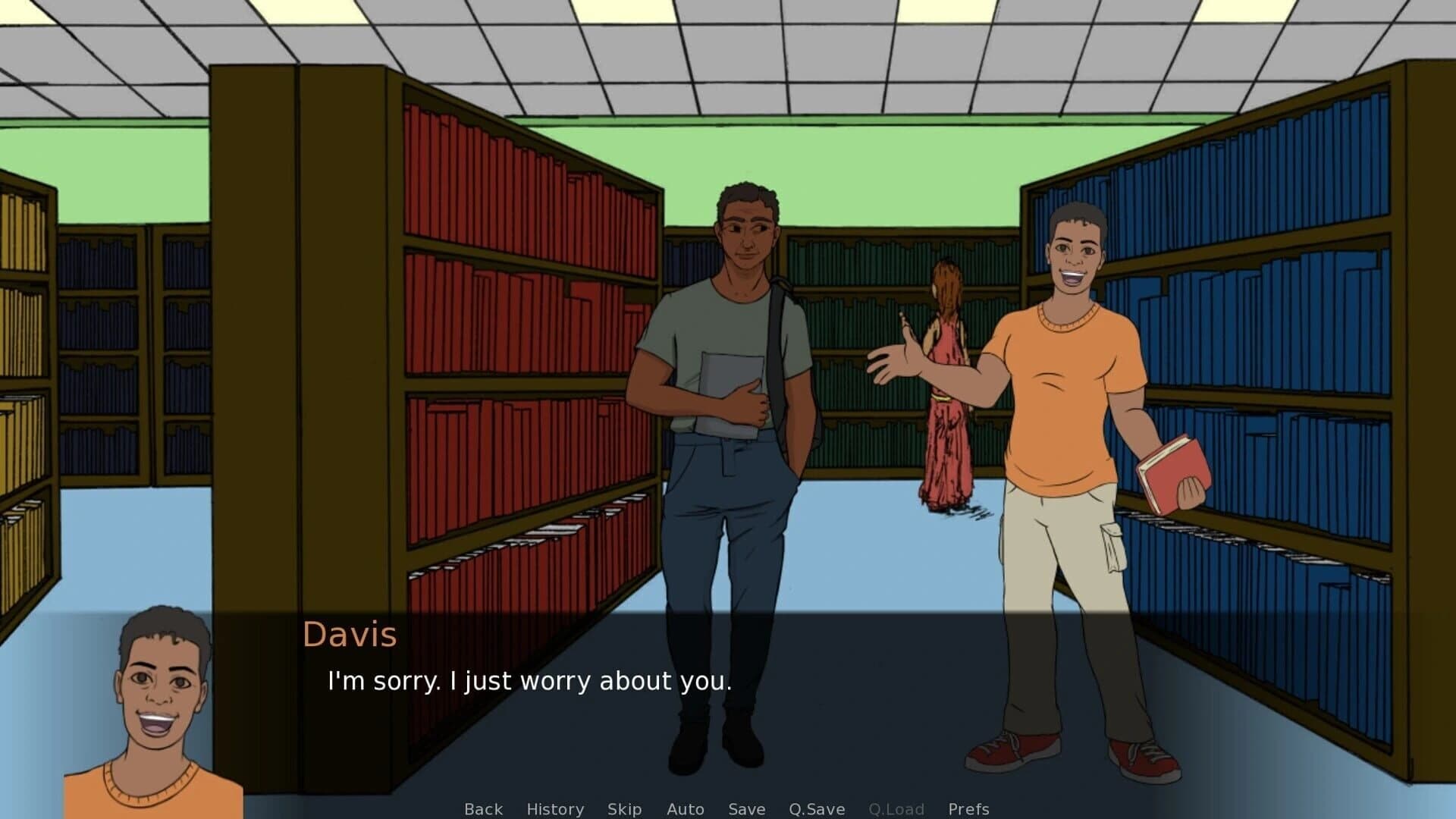Image resolution: width=1456 pixels, height=819 pixels.
Task: Go Back to the previous dialogue line
Action: (x=483, y=809)
